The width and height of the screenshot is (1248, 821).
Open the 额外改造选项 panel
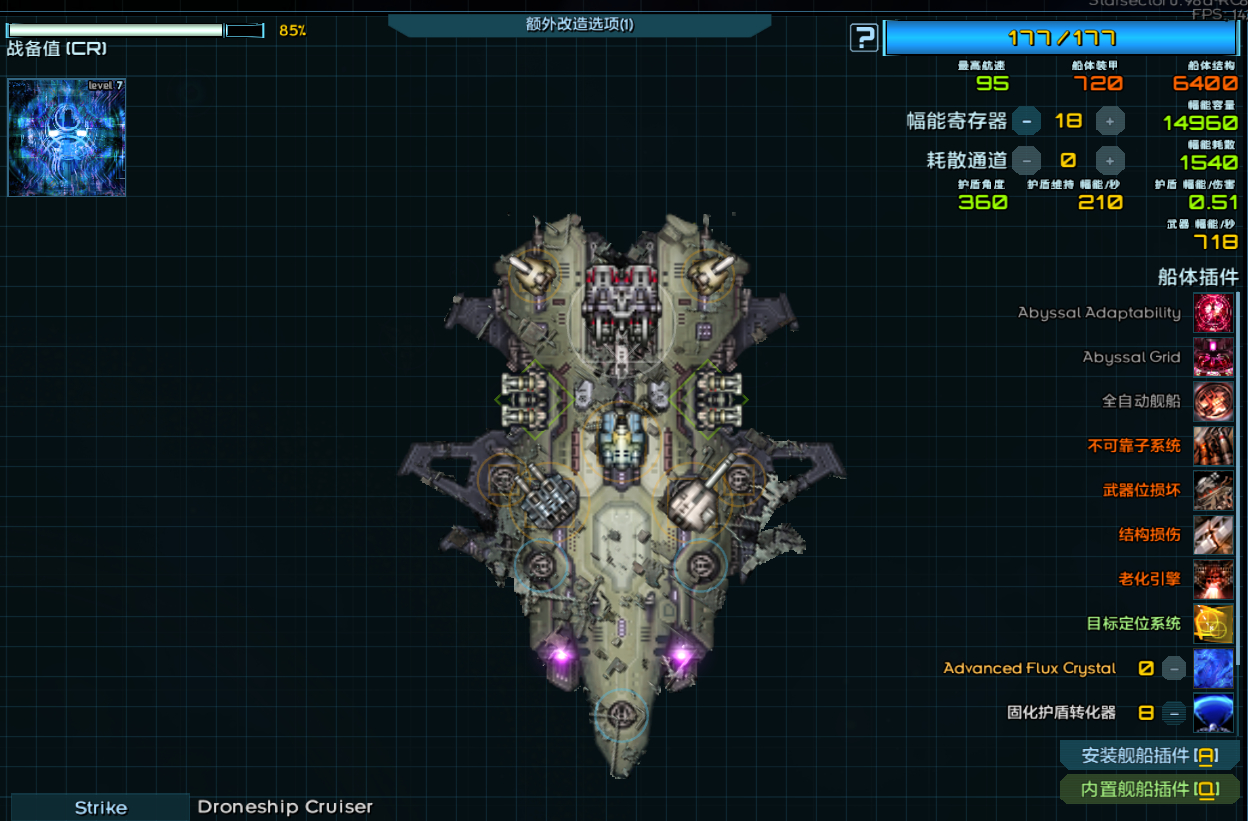pyautogui.click(x=579, y=25)
